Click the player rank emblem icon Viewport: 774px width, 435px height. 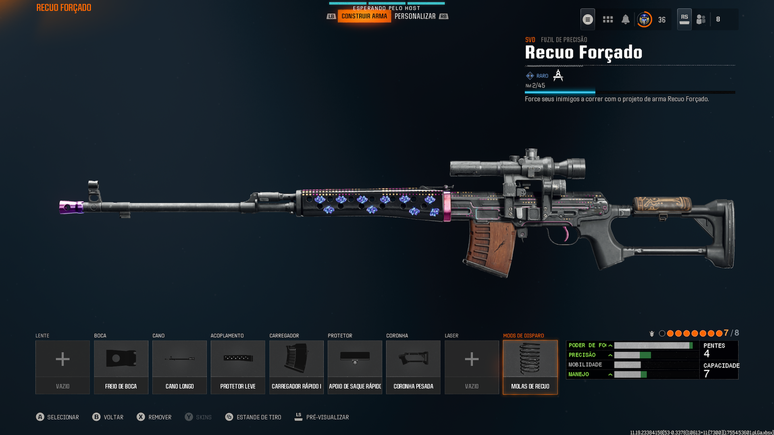[x=645, y=19]
